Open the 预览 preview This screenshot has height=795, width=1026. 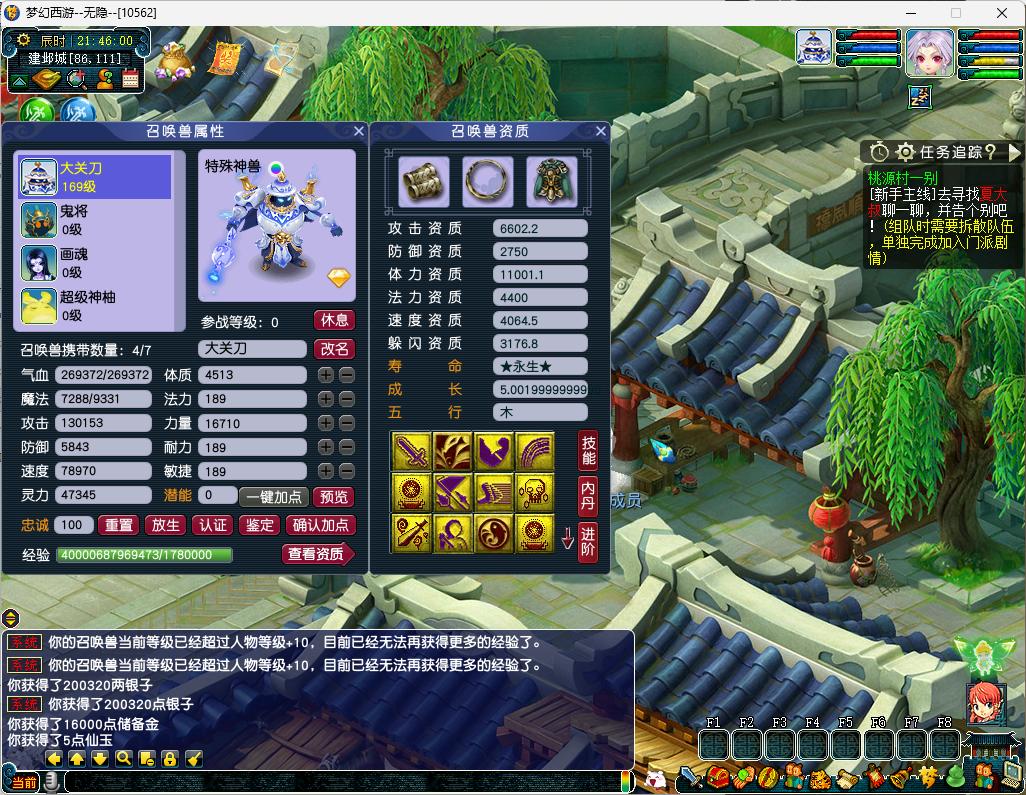pyautogui.click(x=333, y=497)
